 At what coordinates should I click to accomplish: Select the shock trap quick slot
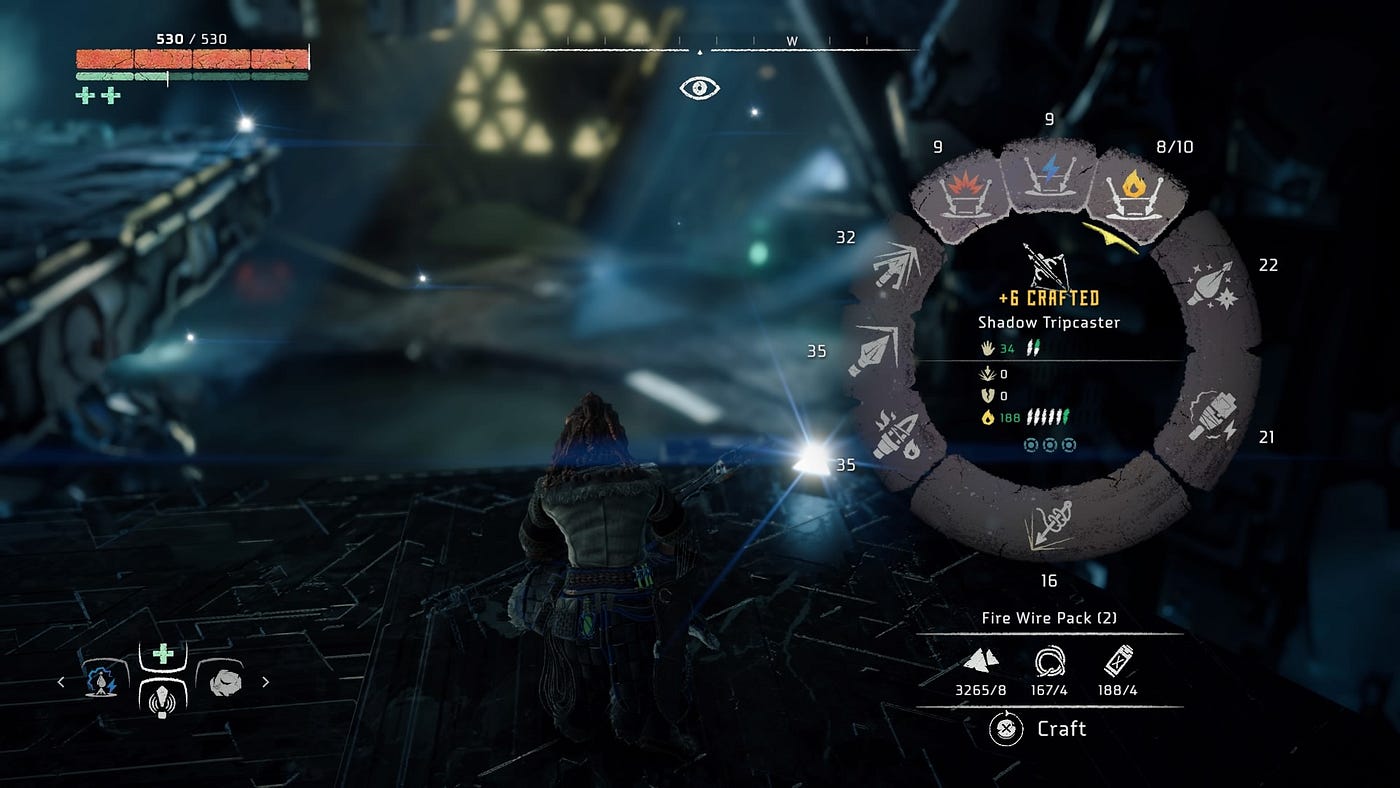click(x=99, y=682)
